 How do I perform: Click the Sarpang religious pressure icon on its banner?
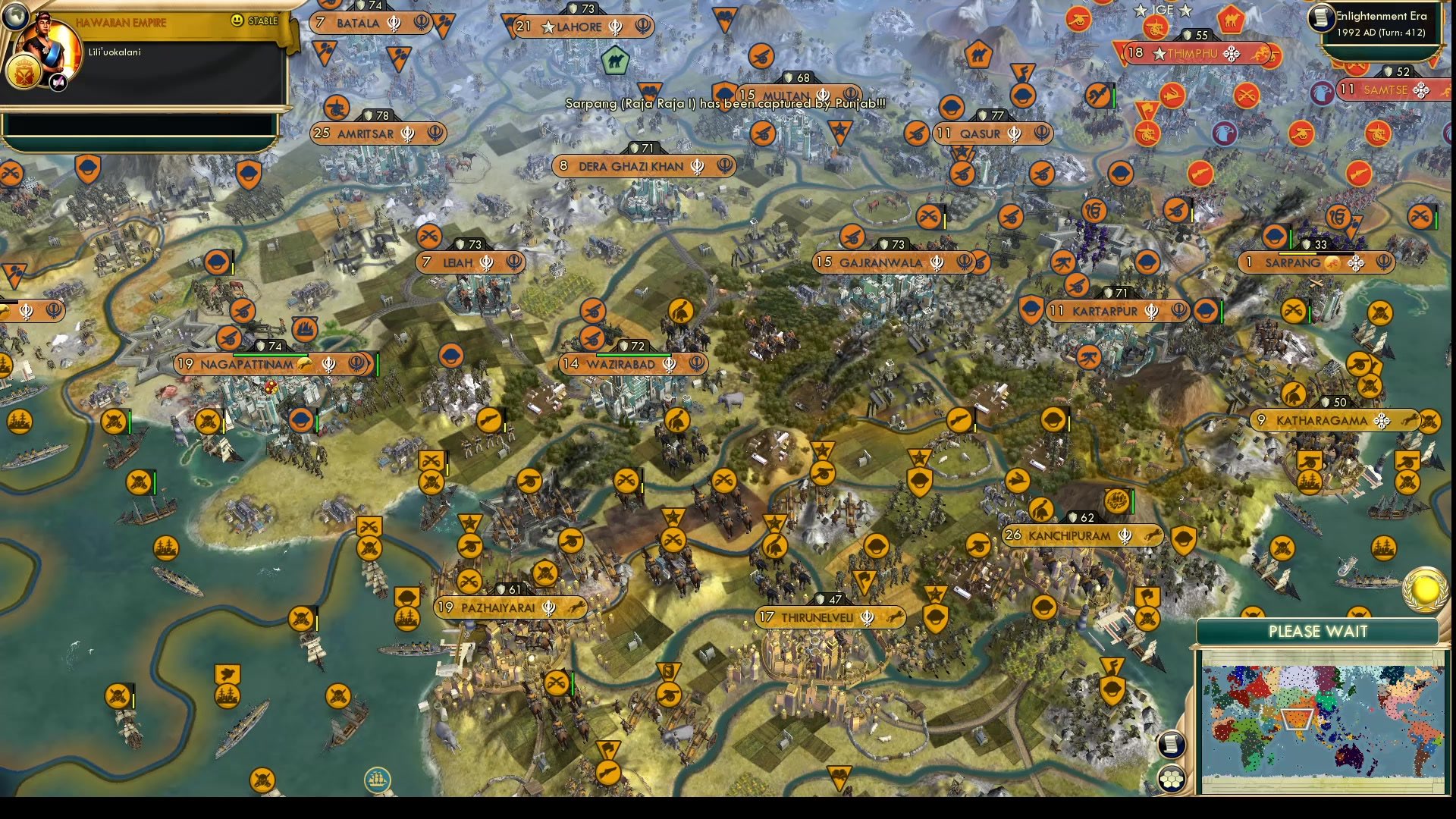1356,263
